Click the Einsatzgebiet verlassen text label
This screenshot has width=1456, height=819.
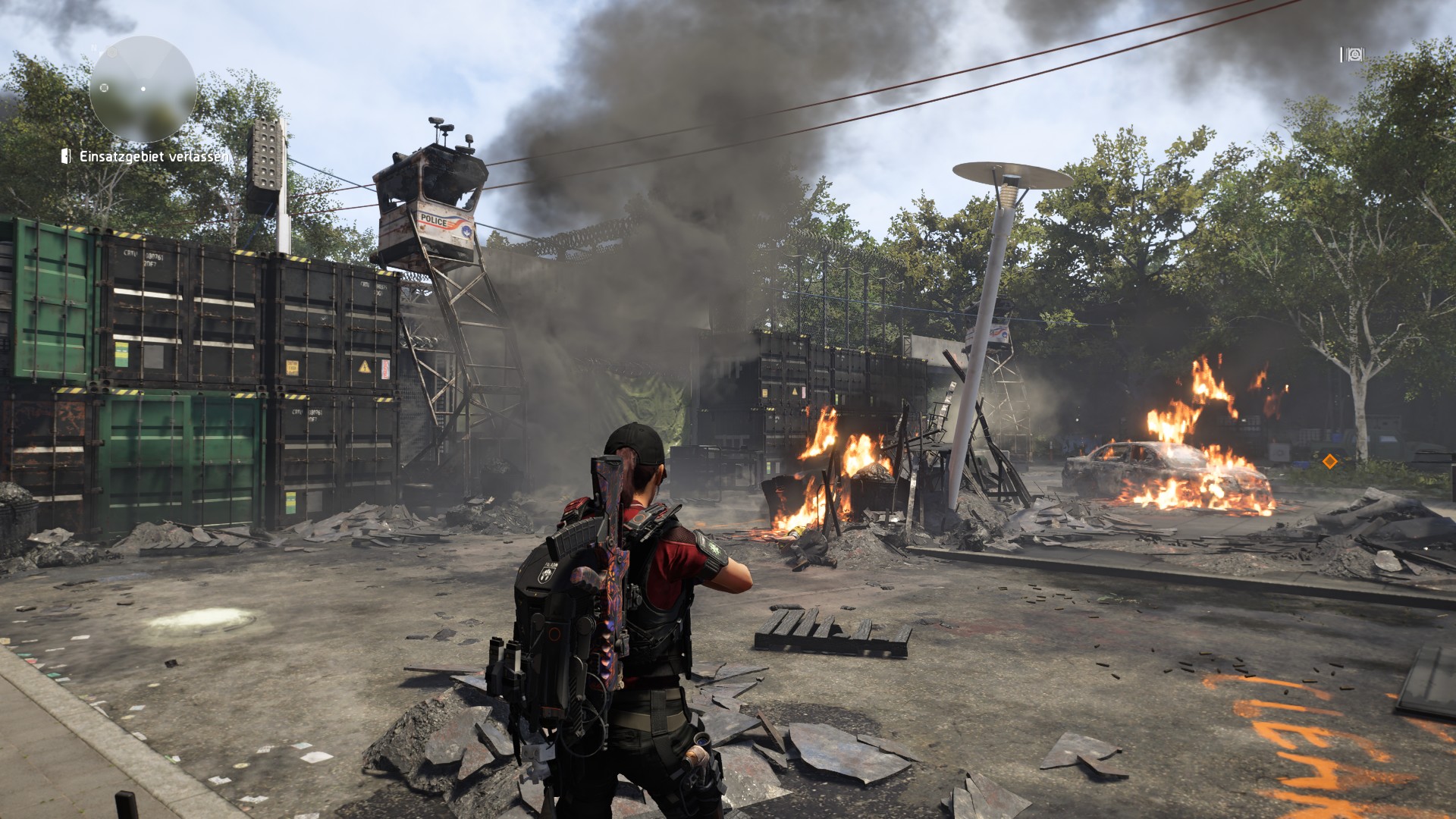click(x=155, y=157)
